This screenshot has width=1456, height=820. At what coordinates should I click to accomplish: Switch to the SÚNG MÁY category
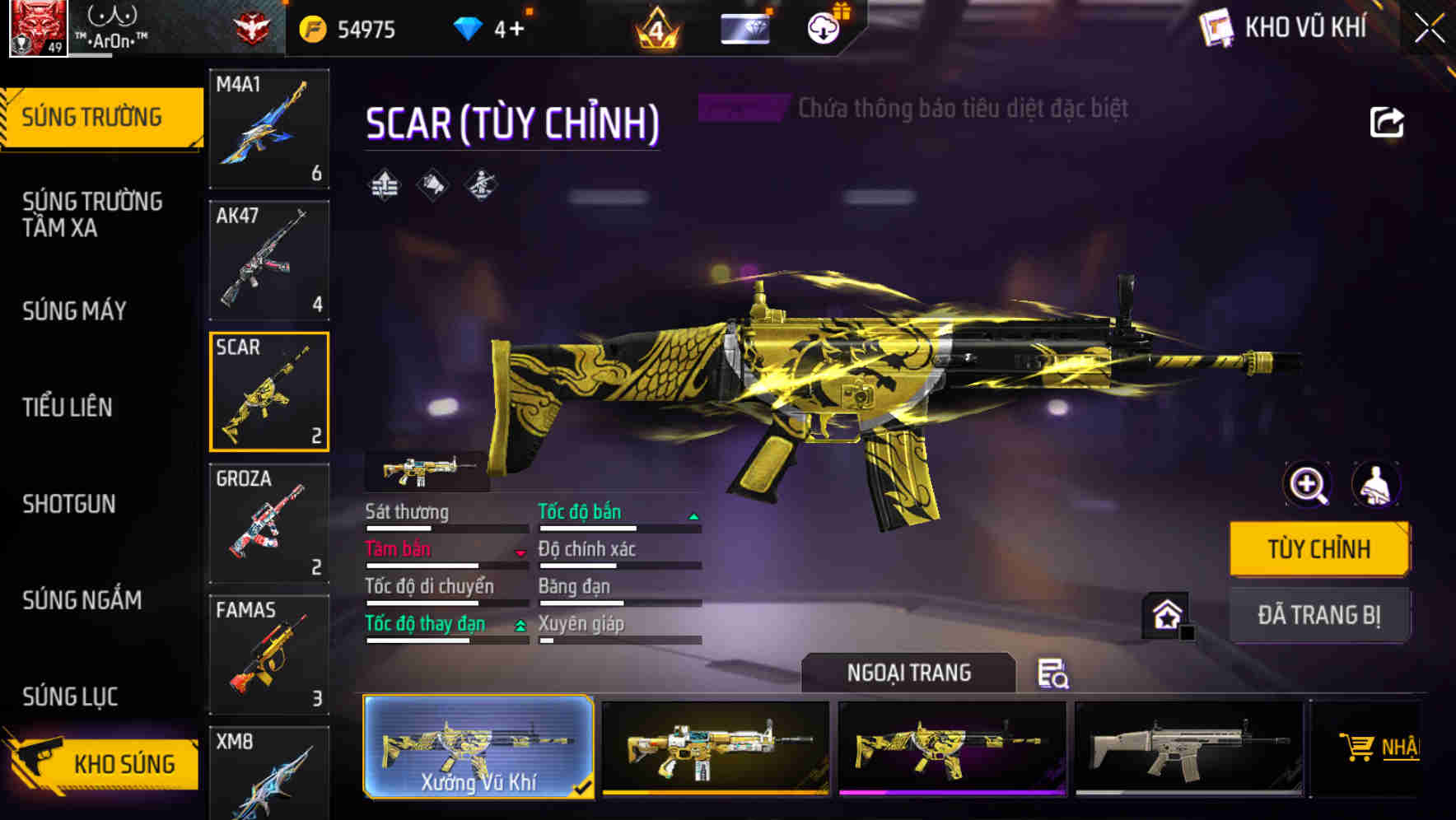[x=74, y=311]
